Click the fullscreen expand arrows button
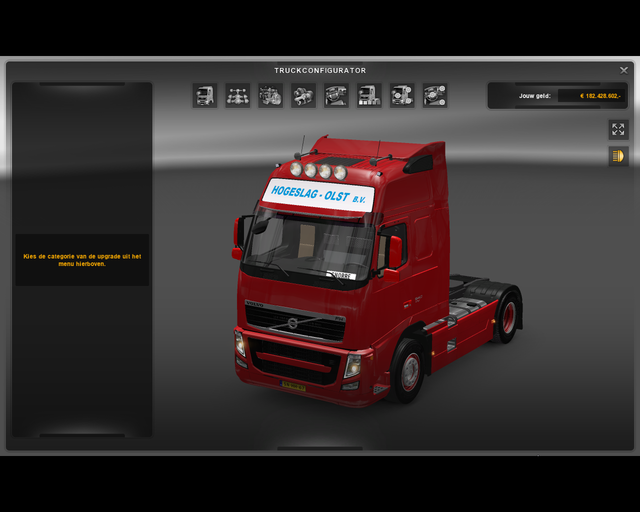Image resolution: width=640 pixels, height=512 pixels. click(618, 129)
